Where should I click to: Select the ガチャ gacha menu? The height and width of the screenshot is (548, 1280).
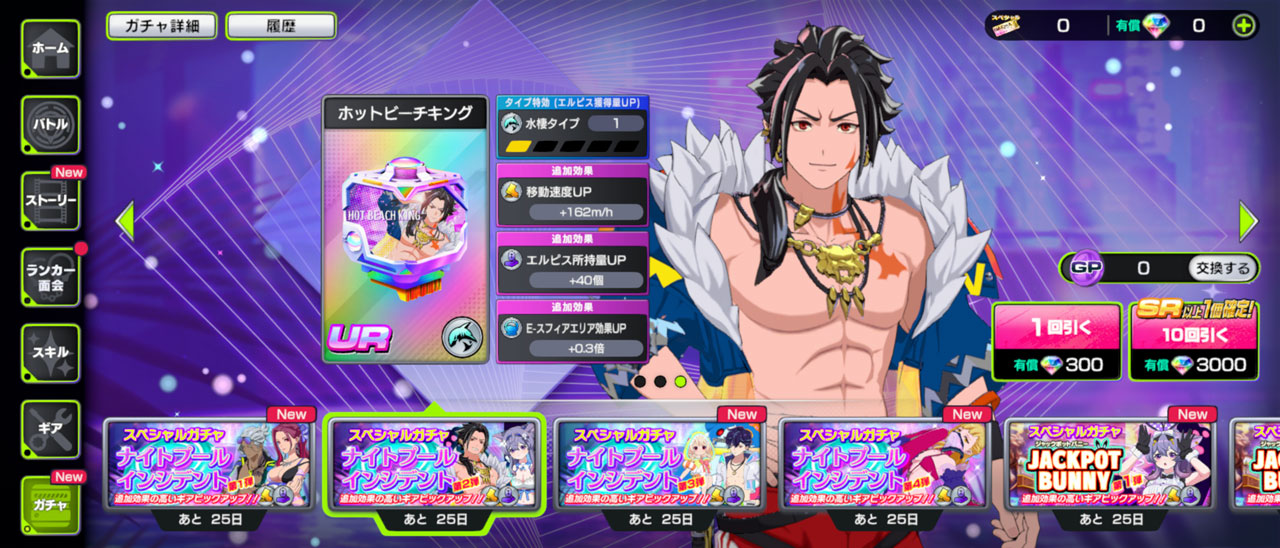50,505
